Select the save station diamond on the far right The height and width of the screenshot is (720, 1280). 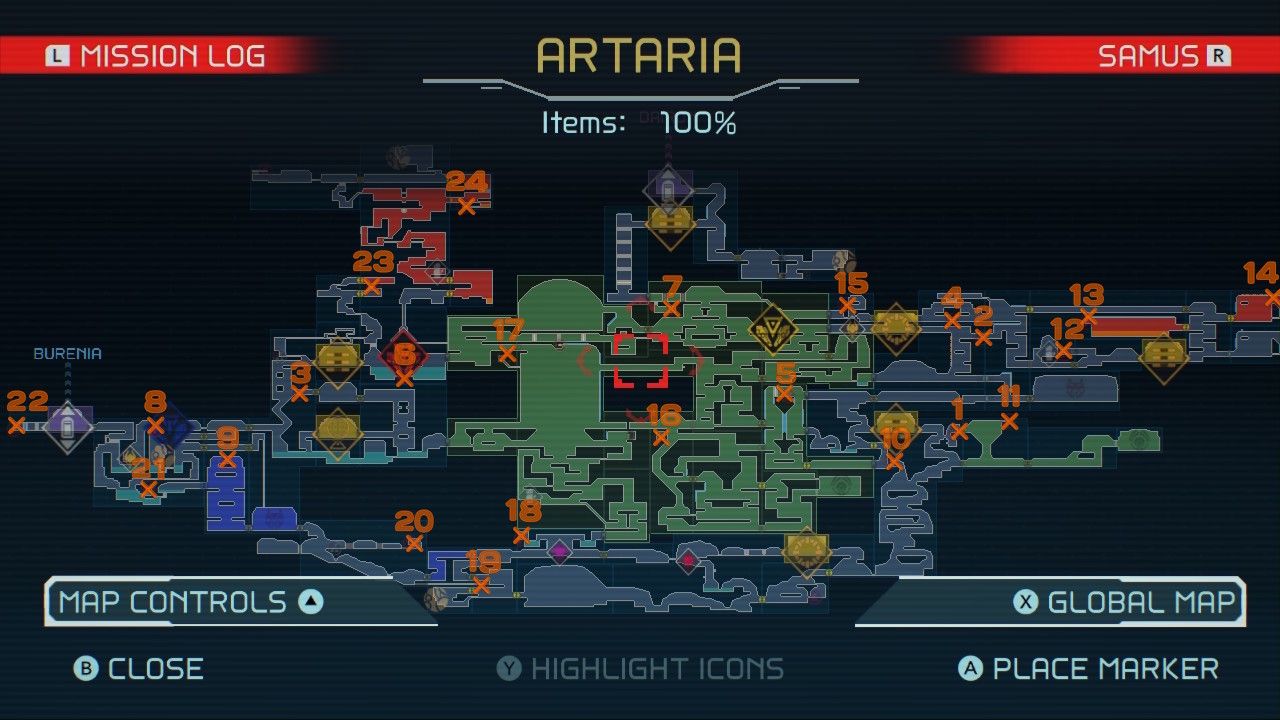coord(1163,356)
